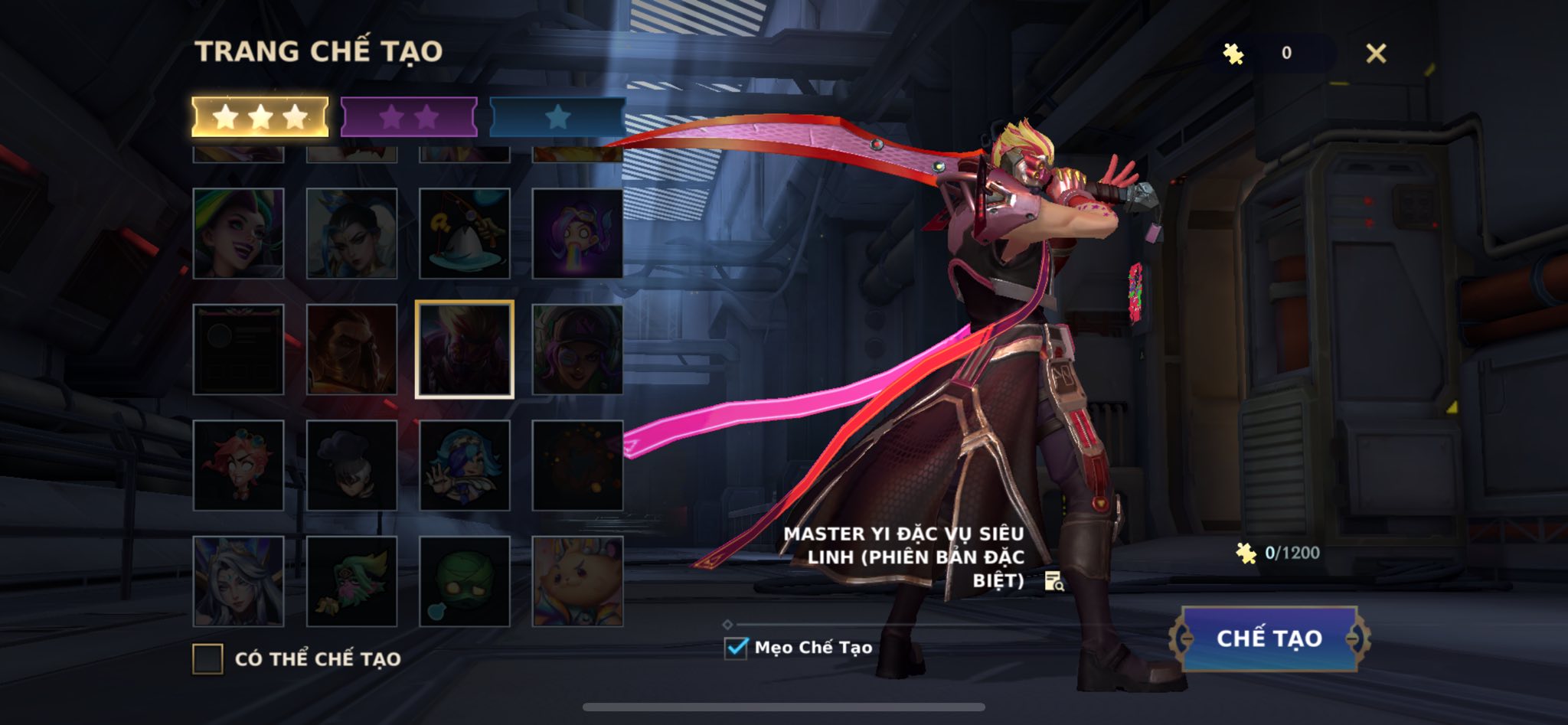The height and width of the screenshot is (725, 1568).
Task: Select the rainbow-haired laughing woman skin tile
Action: click(238, 233)
